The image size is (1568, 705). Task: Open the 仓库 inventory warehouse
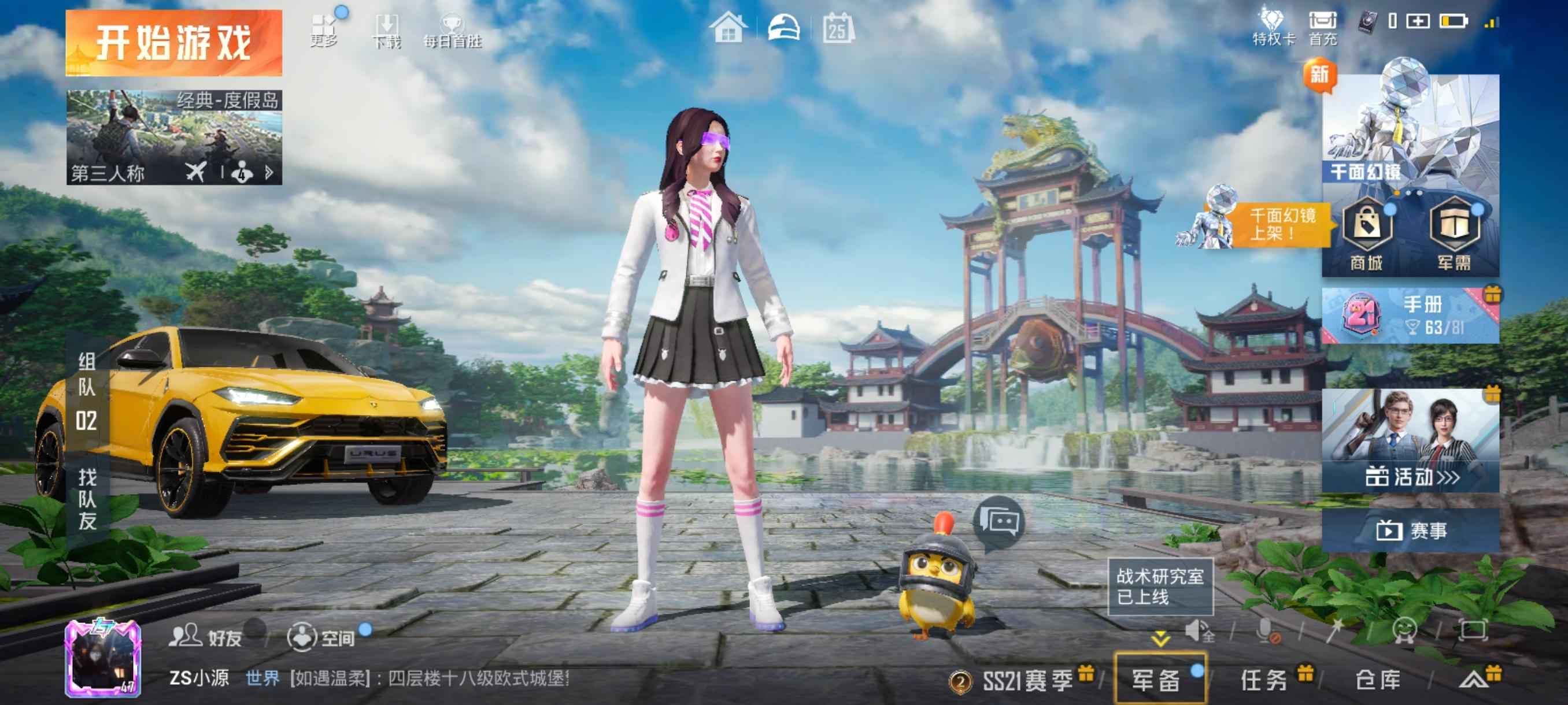point(1378,680)
